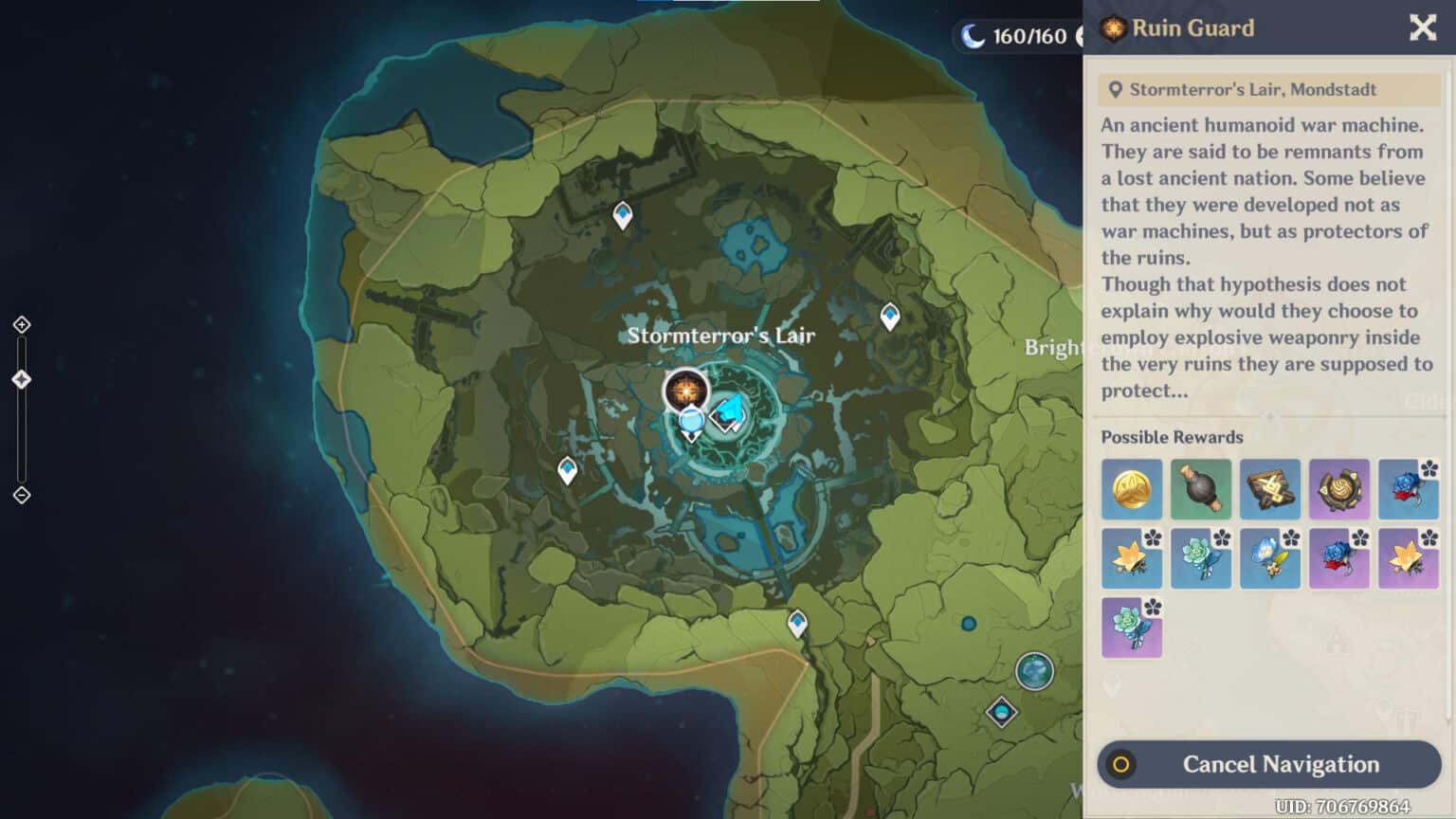Click the teleport waypoint south of the lair
The image size is (1456, 819).
797,623
